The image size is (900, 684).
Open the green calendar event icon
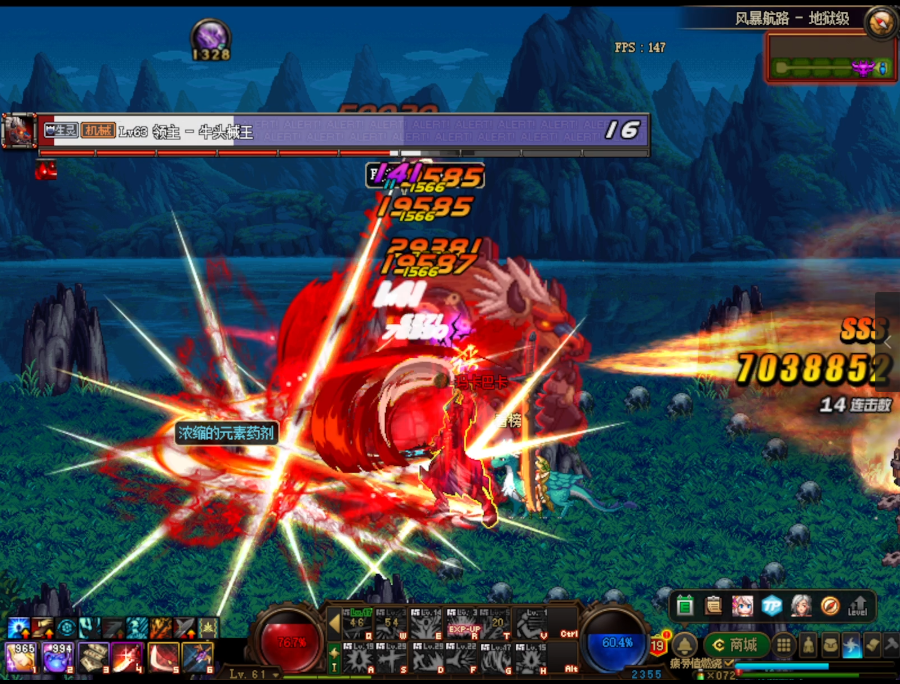685,606
